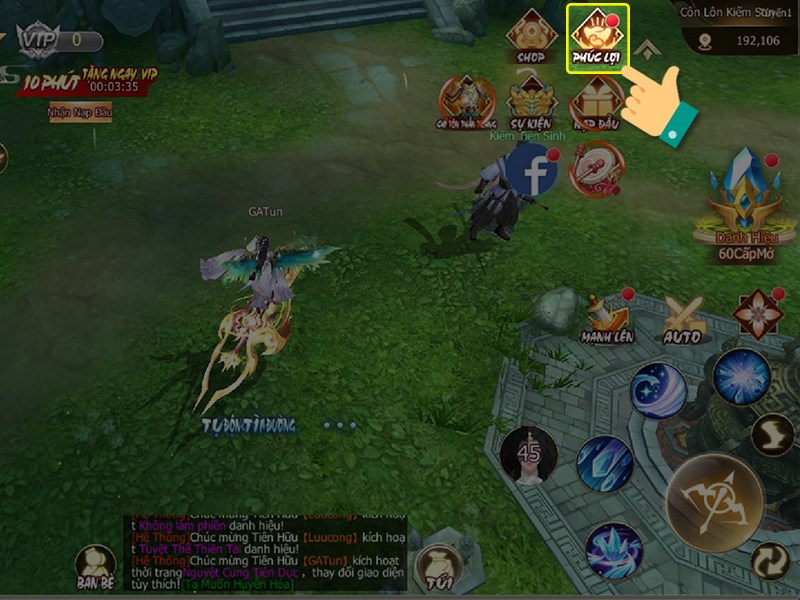Click the VIP badge
This screenshot has height=600, width=800.
39,40
